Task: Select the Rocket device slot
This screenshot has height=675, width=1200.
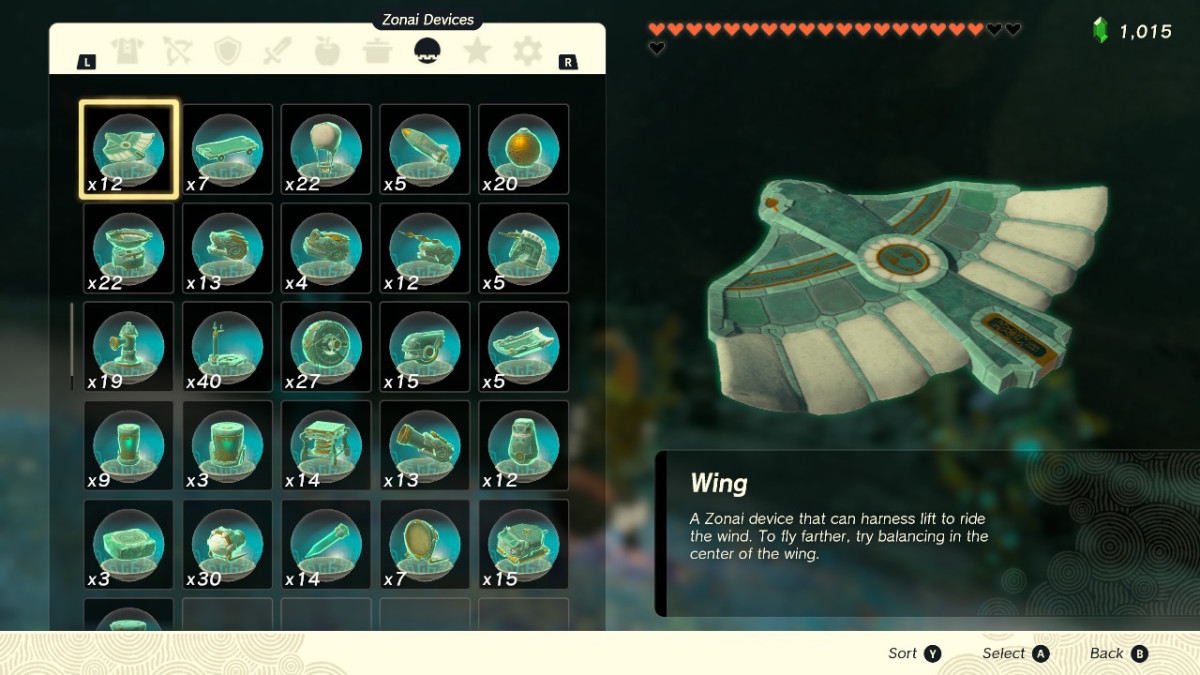Action: click(x=425, y=149)
